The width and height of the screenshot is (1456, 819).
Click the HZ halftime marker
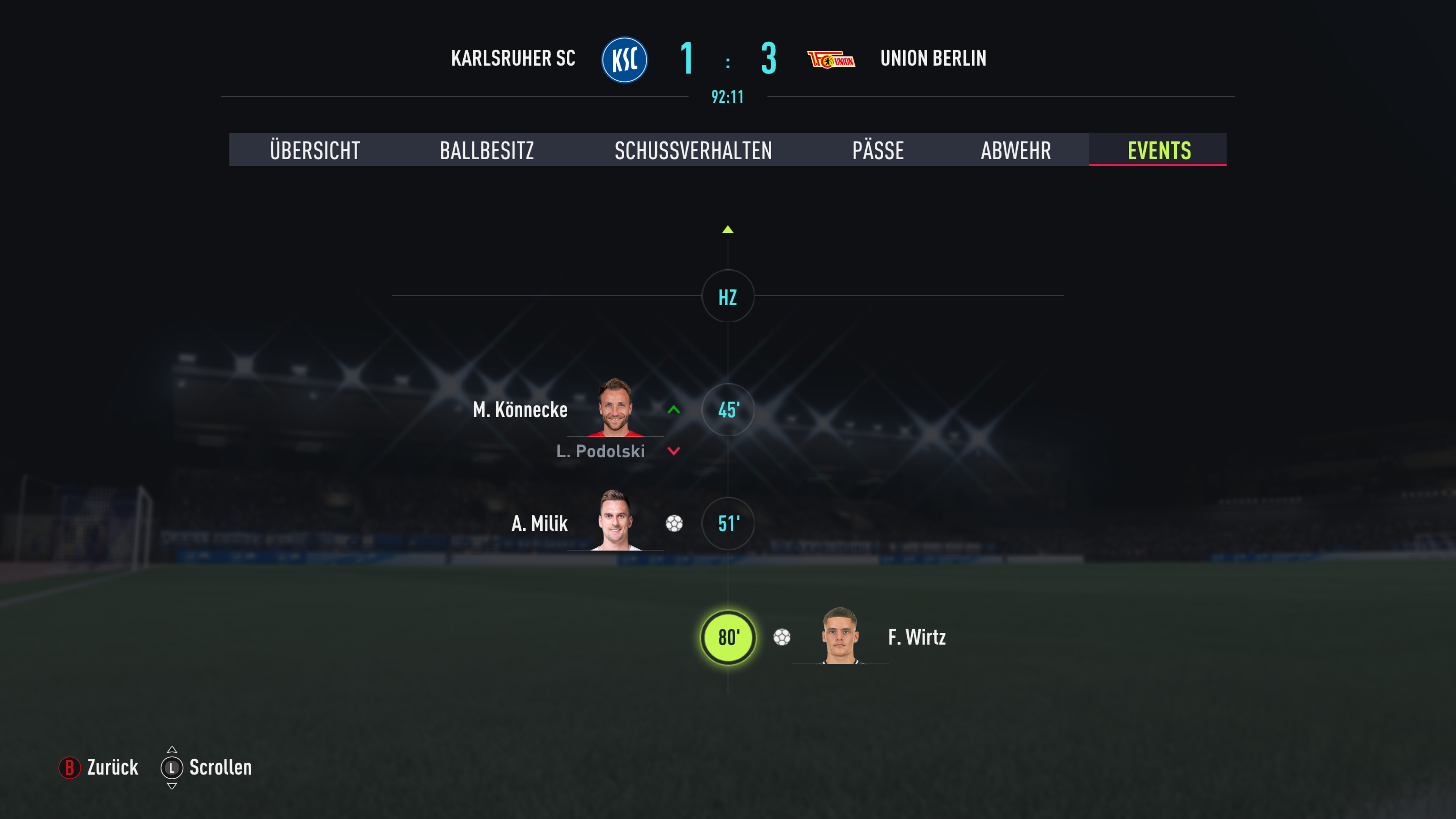[x=728, y=297]
